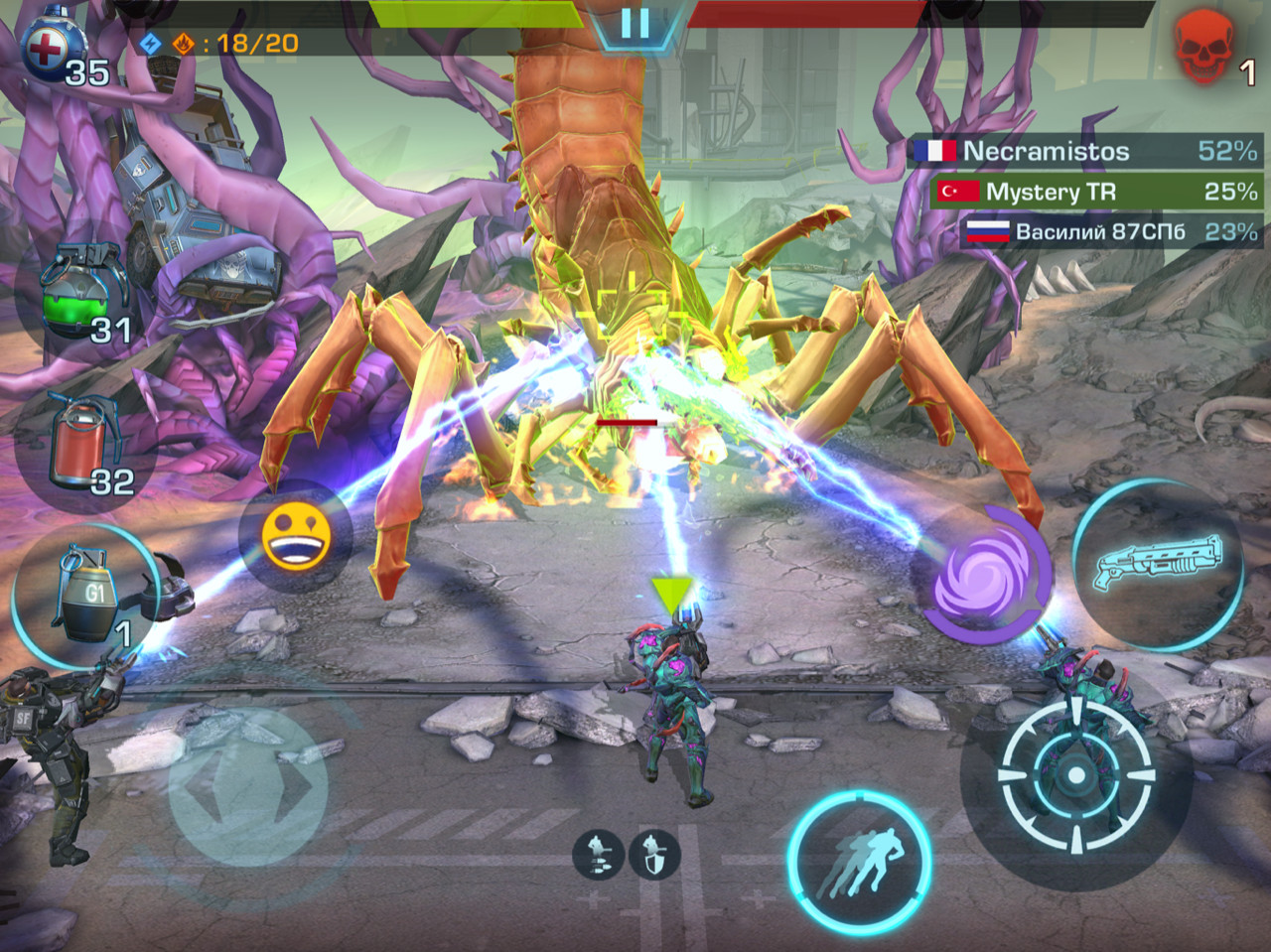Image resolution: width=1271 pixels, height=952 pixels.
Task: Tap the left-right movement pad
Action: [x=247, y=785]
